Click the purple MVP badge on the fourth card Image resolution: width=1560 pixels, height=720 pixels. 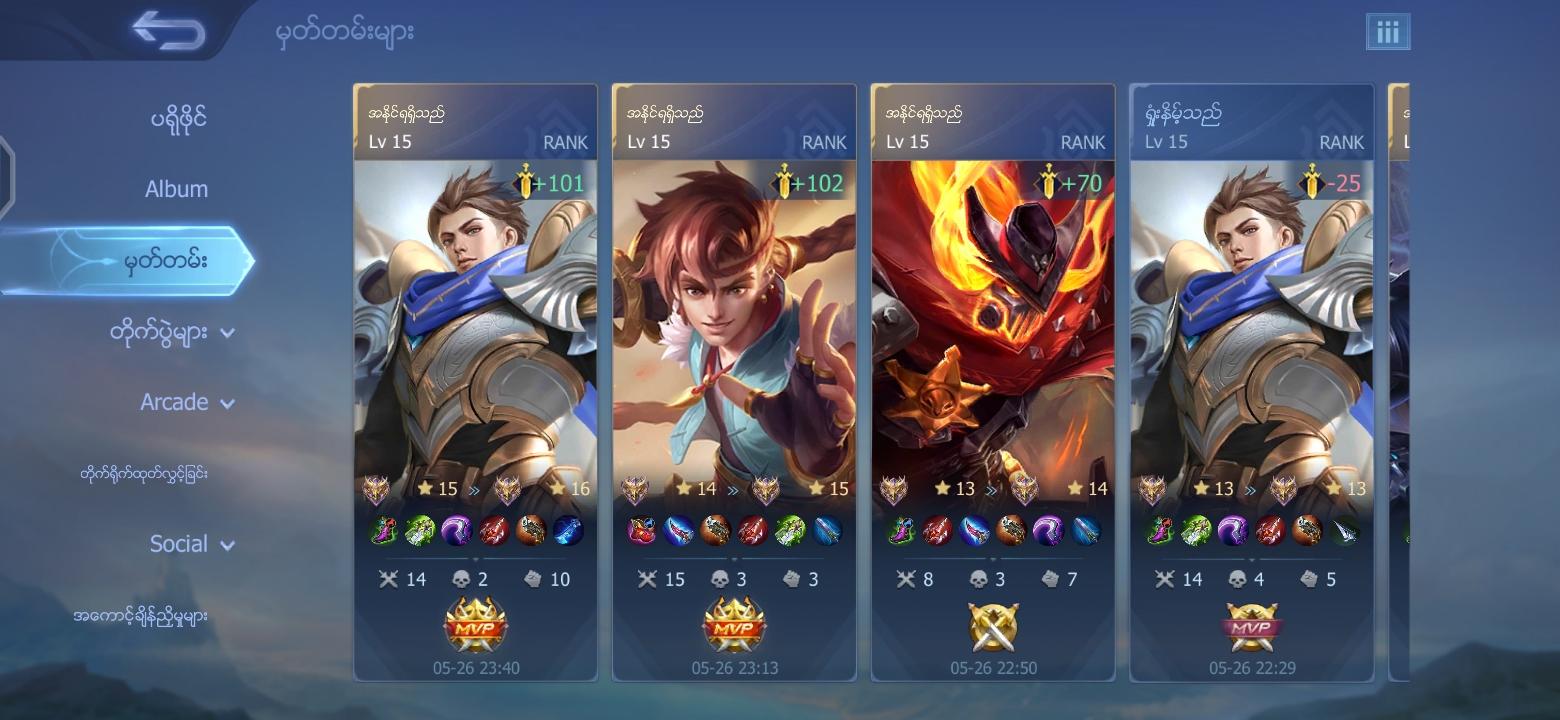pyautogui.click(x=1251, y=626)
